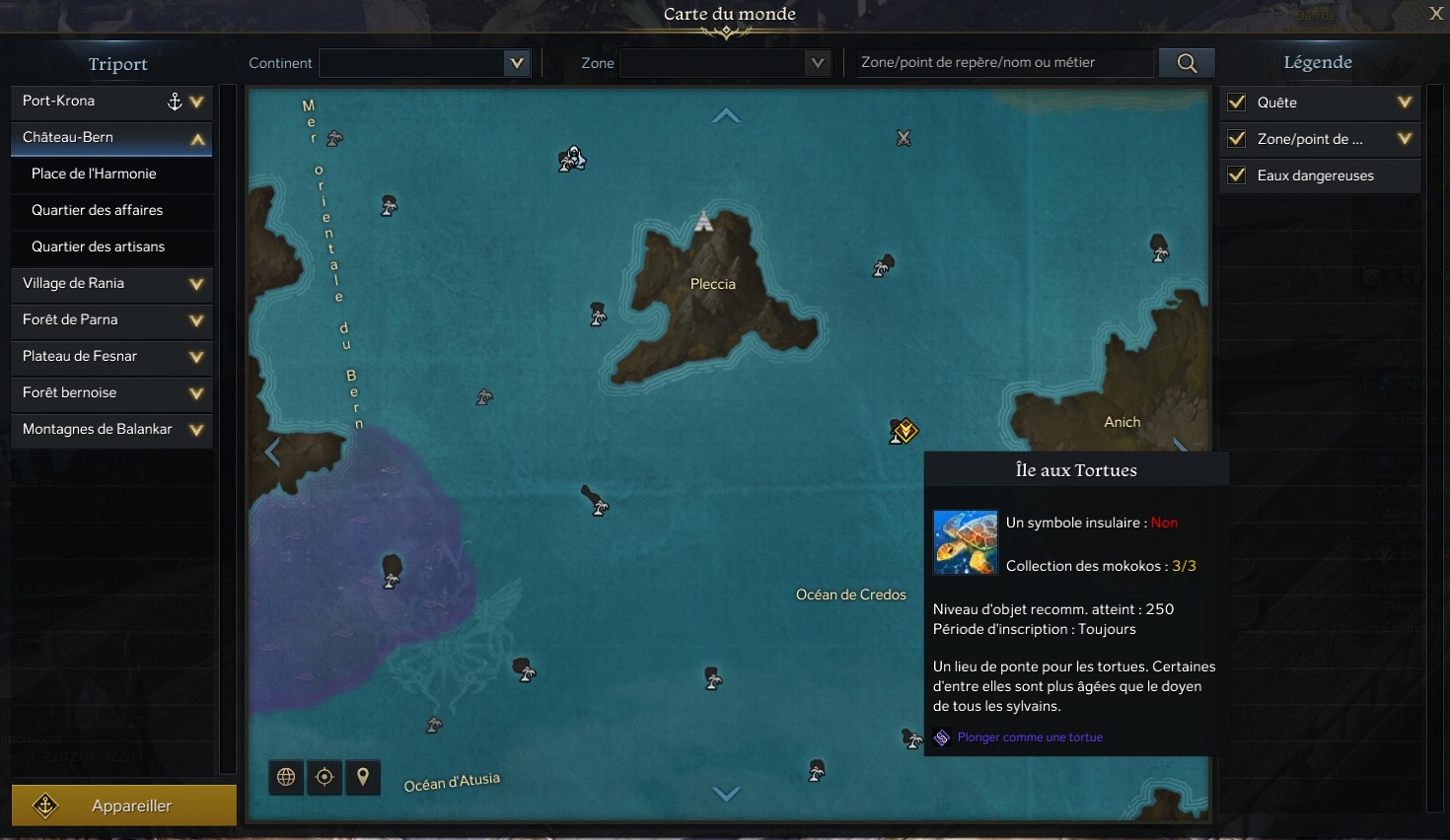Click the magnifying glass search button
This screenshot has width=1450, height=840.
1187,63
